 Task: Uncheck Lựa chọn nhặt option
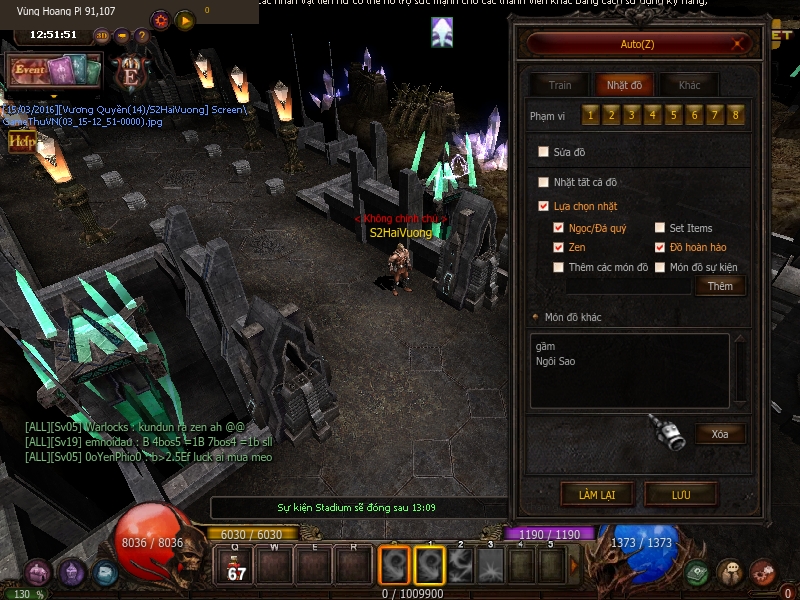[544, 206]
